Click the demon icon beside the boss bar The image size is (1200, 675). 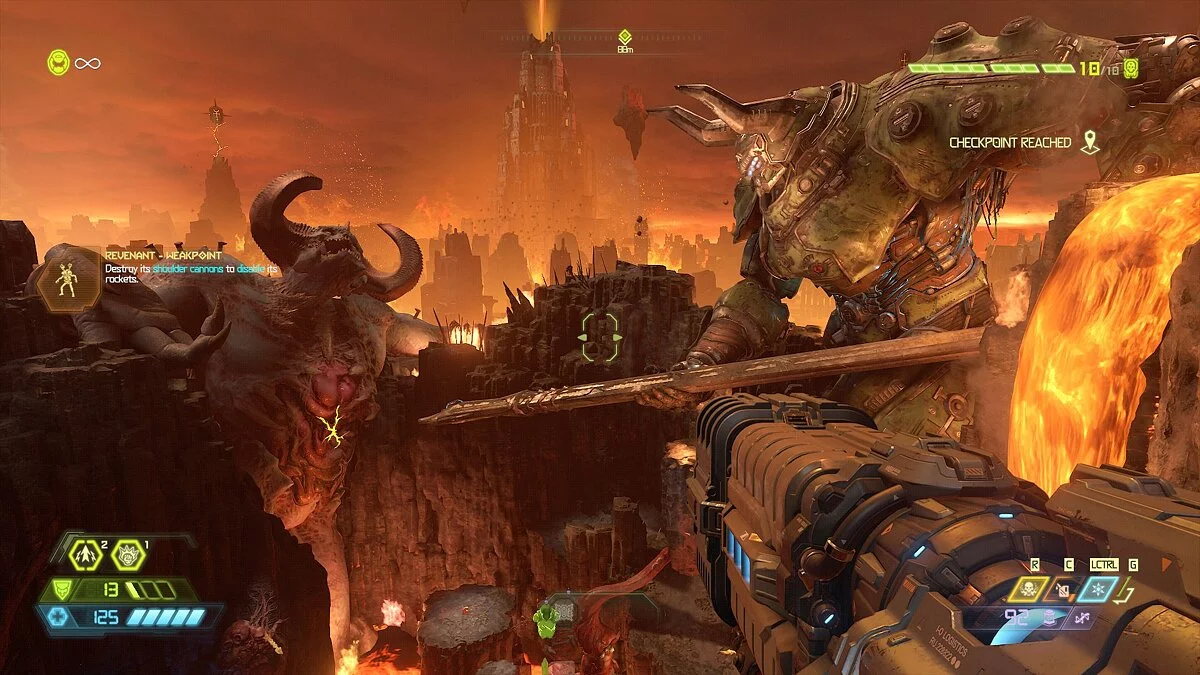1131,68
